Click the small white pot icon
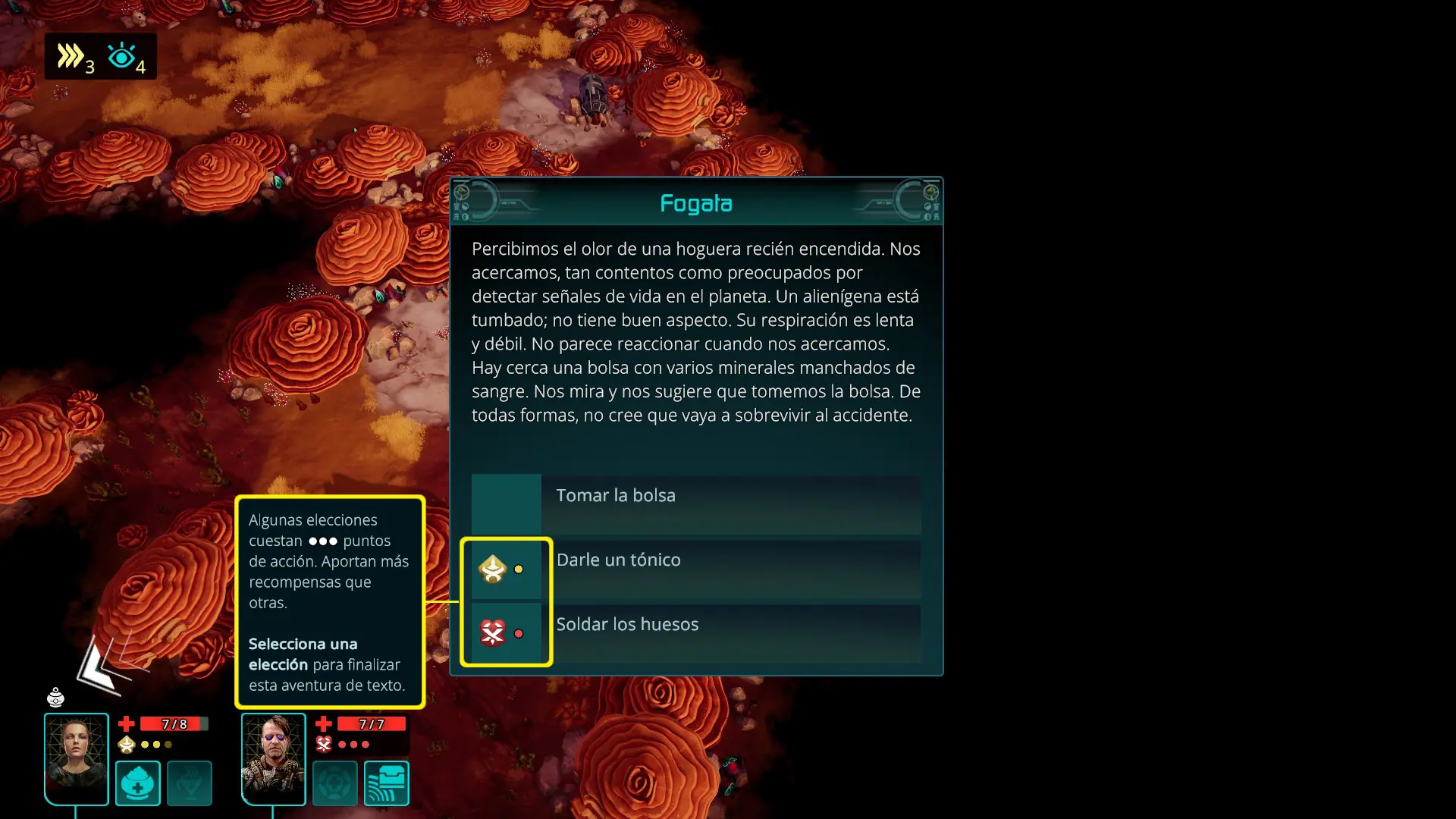The width and height of the screenshot is (1456, 819). point(55,696)
